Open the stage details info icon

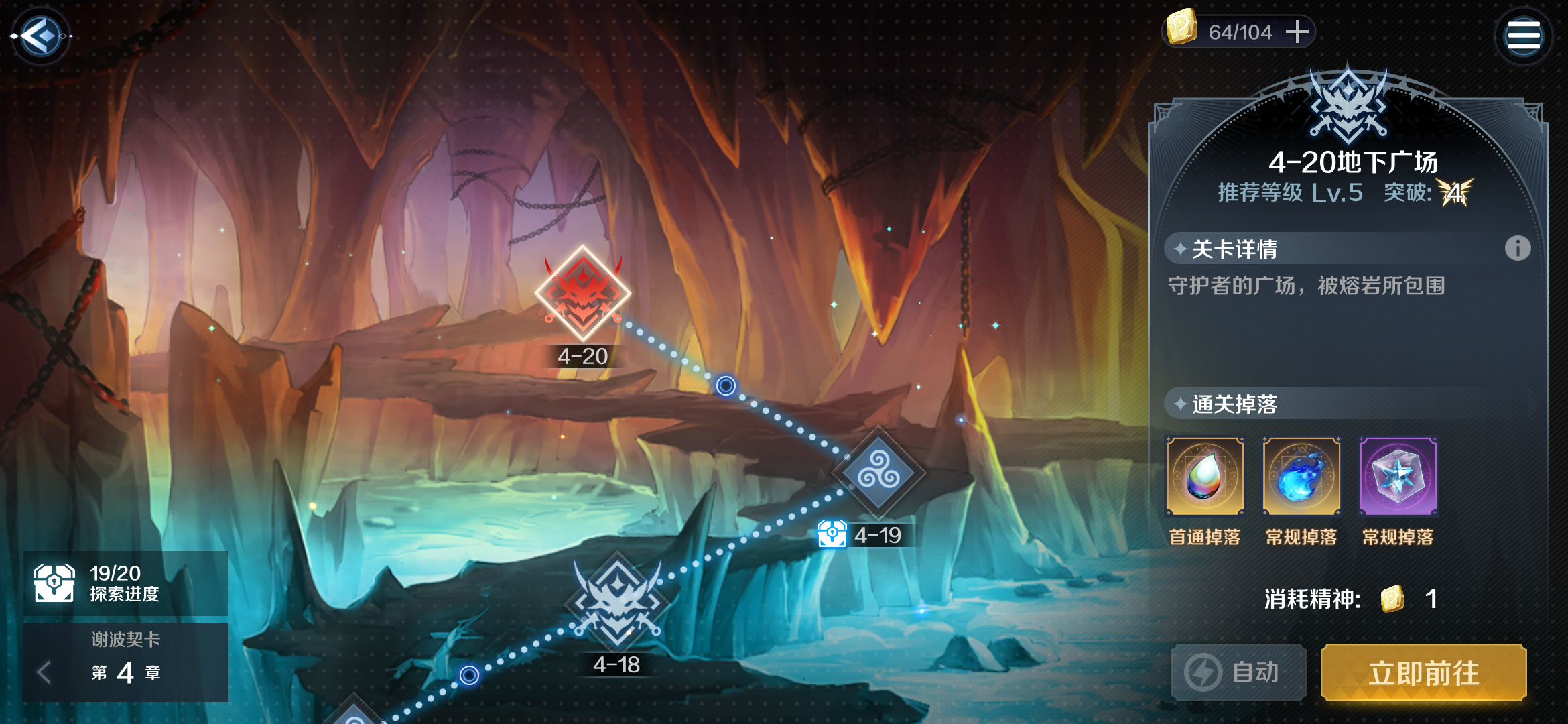click(x=1517, y=249)
